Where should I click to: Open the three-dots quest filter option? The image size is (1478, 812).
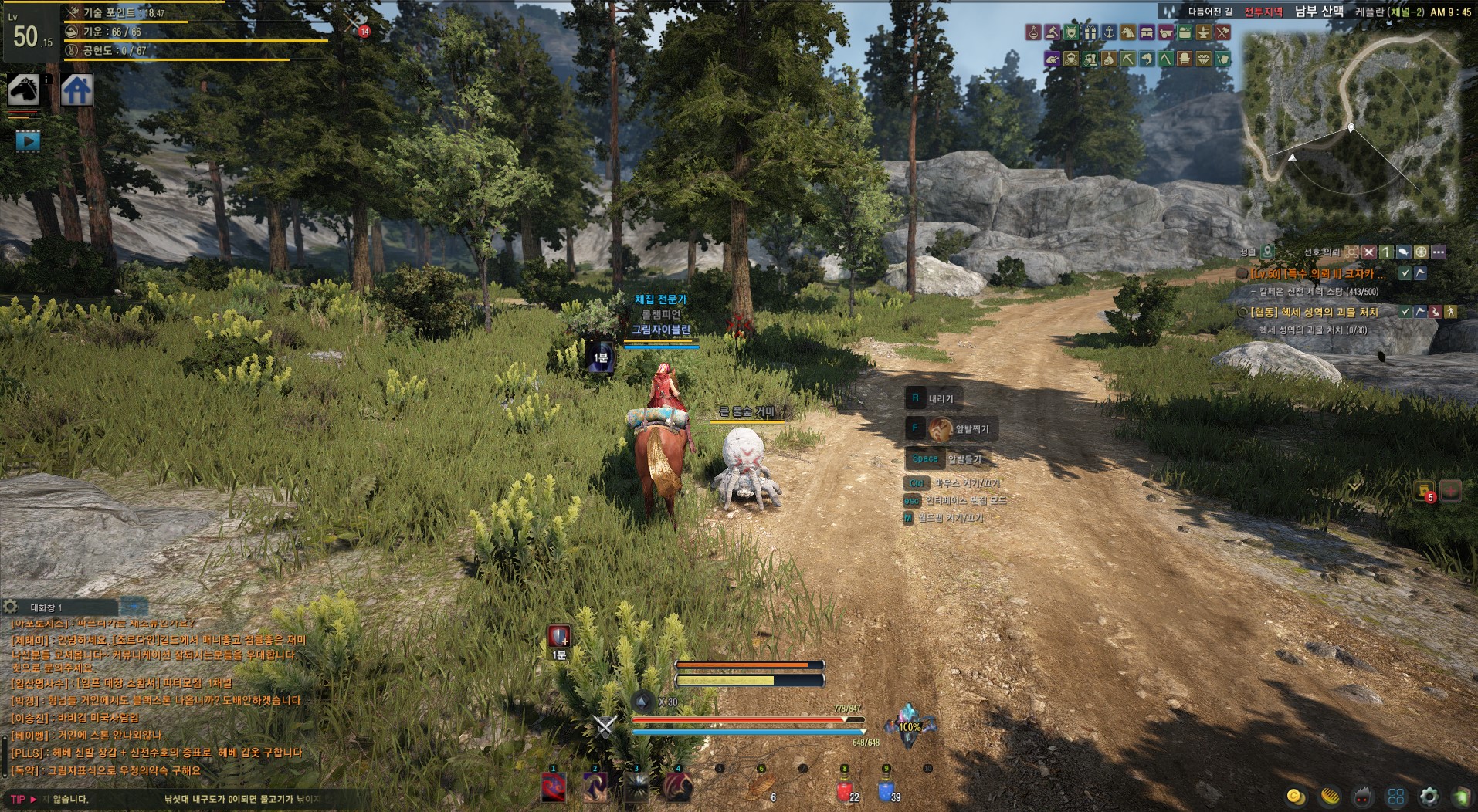coord(1438,252)
